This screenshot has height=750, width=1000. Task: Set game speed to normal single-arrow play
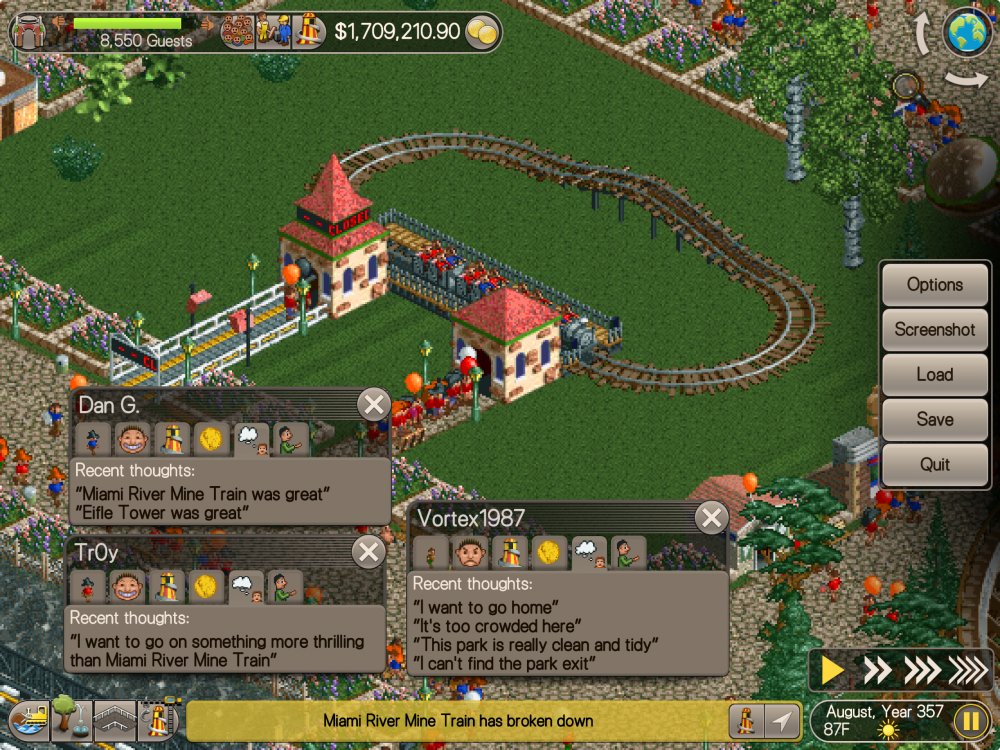832,670
